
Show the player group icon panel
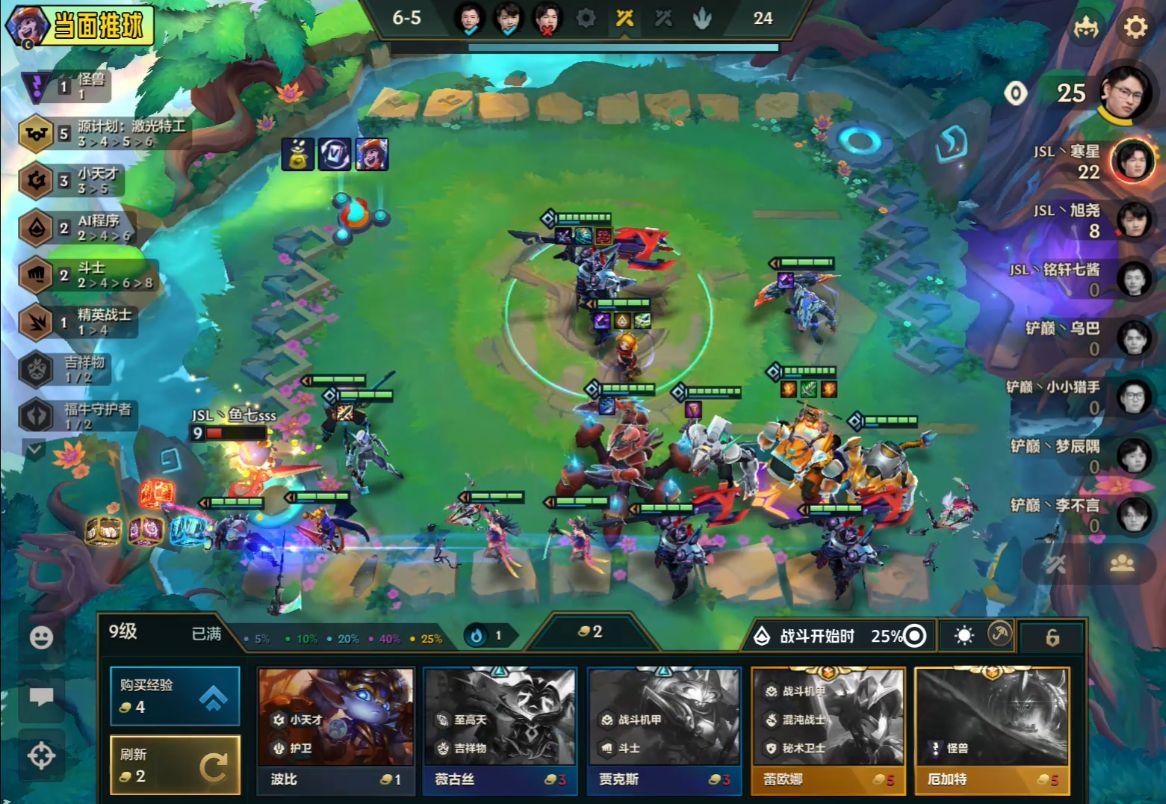click(1121, 563)
